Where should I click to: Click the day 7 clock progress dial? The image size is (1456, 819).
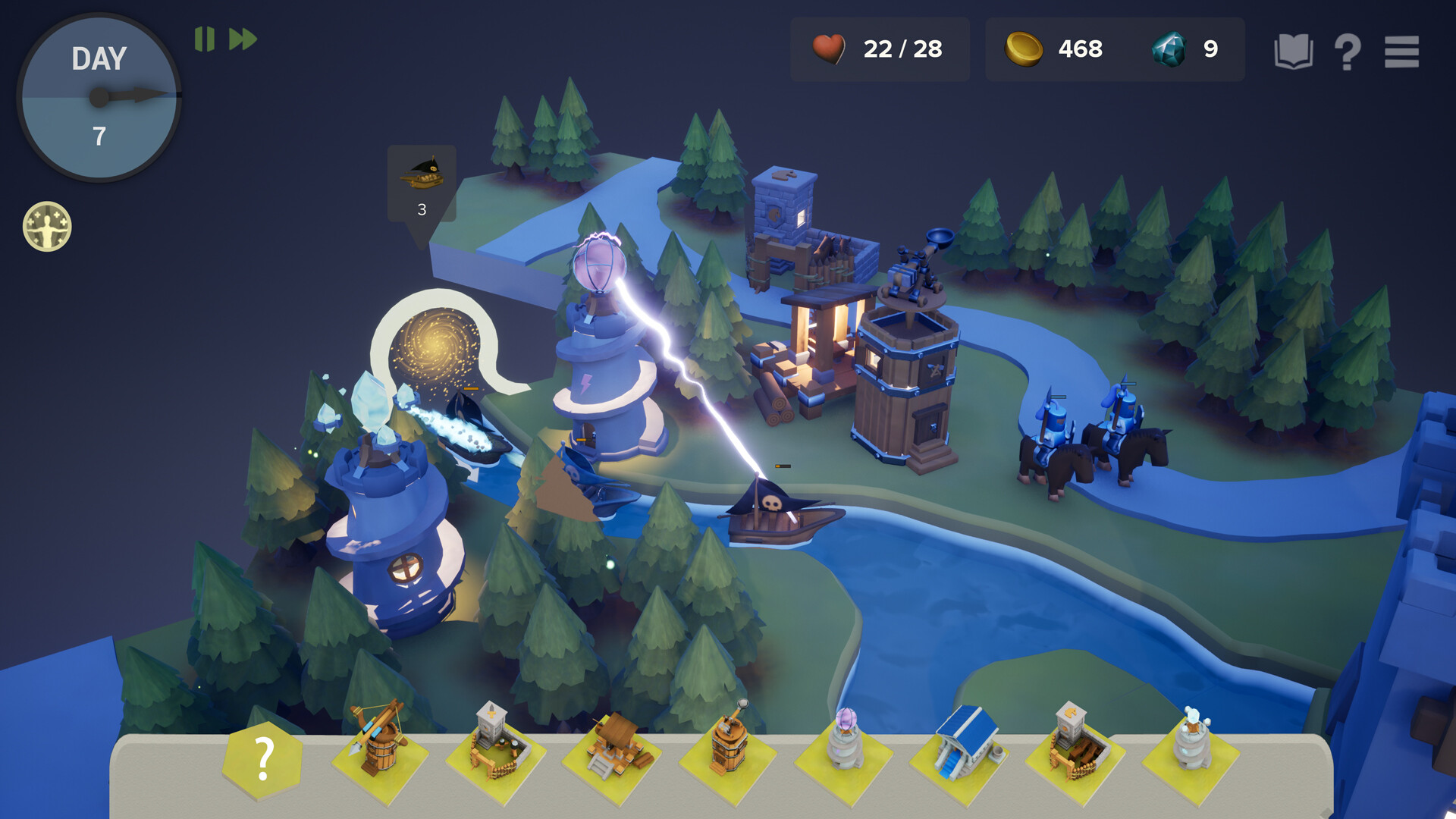97,97
